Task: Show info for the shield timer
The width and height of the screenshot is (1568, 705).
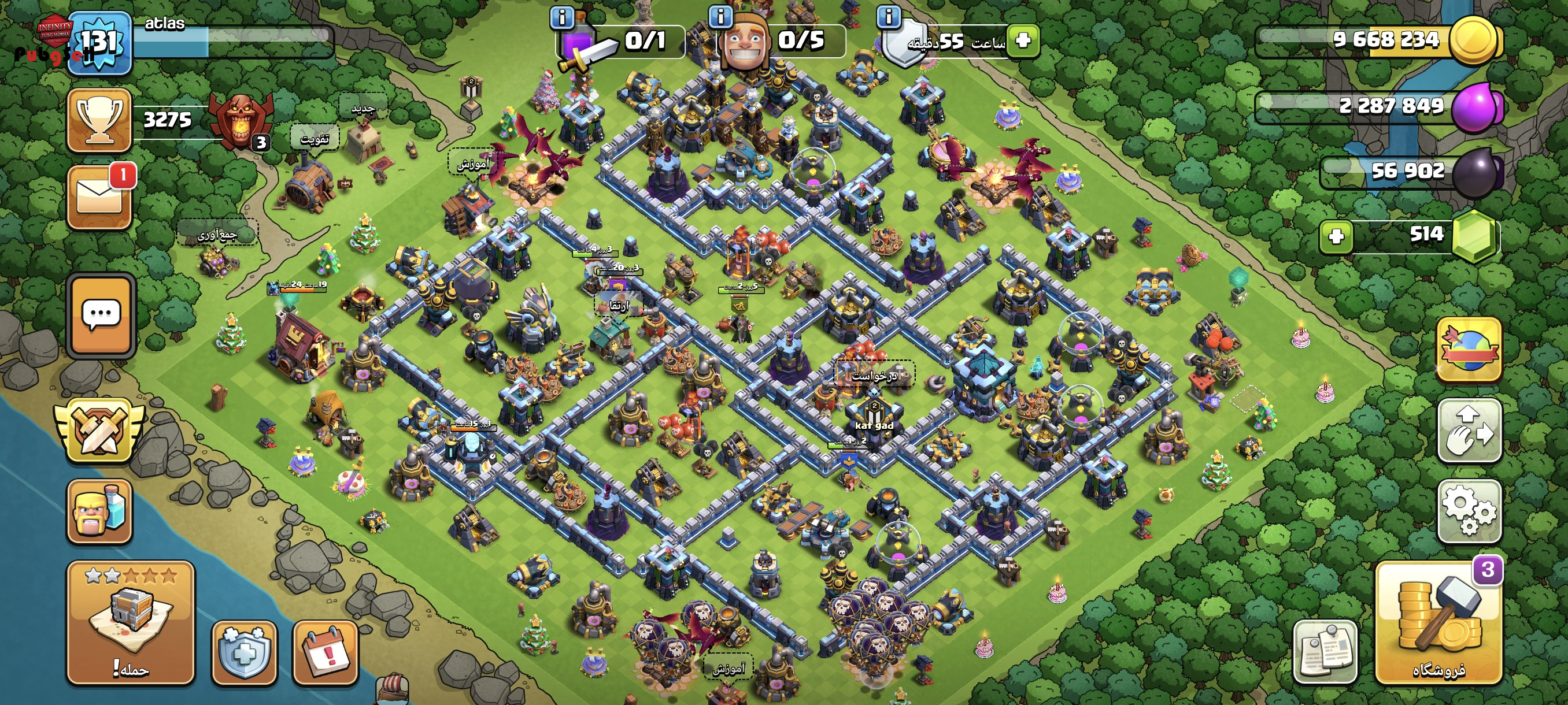Action: 889,16
